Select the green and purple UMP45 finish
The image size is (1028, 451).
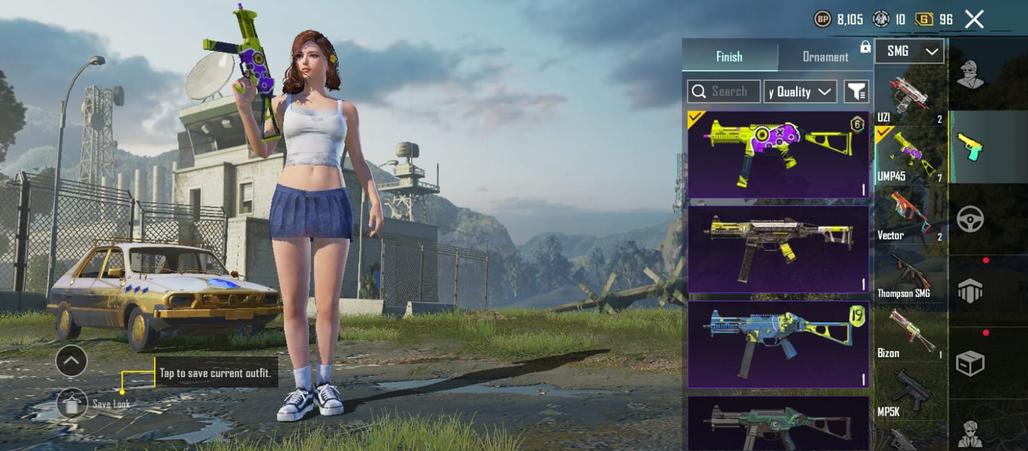778,154
